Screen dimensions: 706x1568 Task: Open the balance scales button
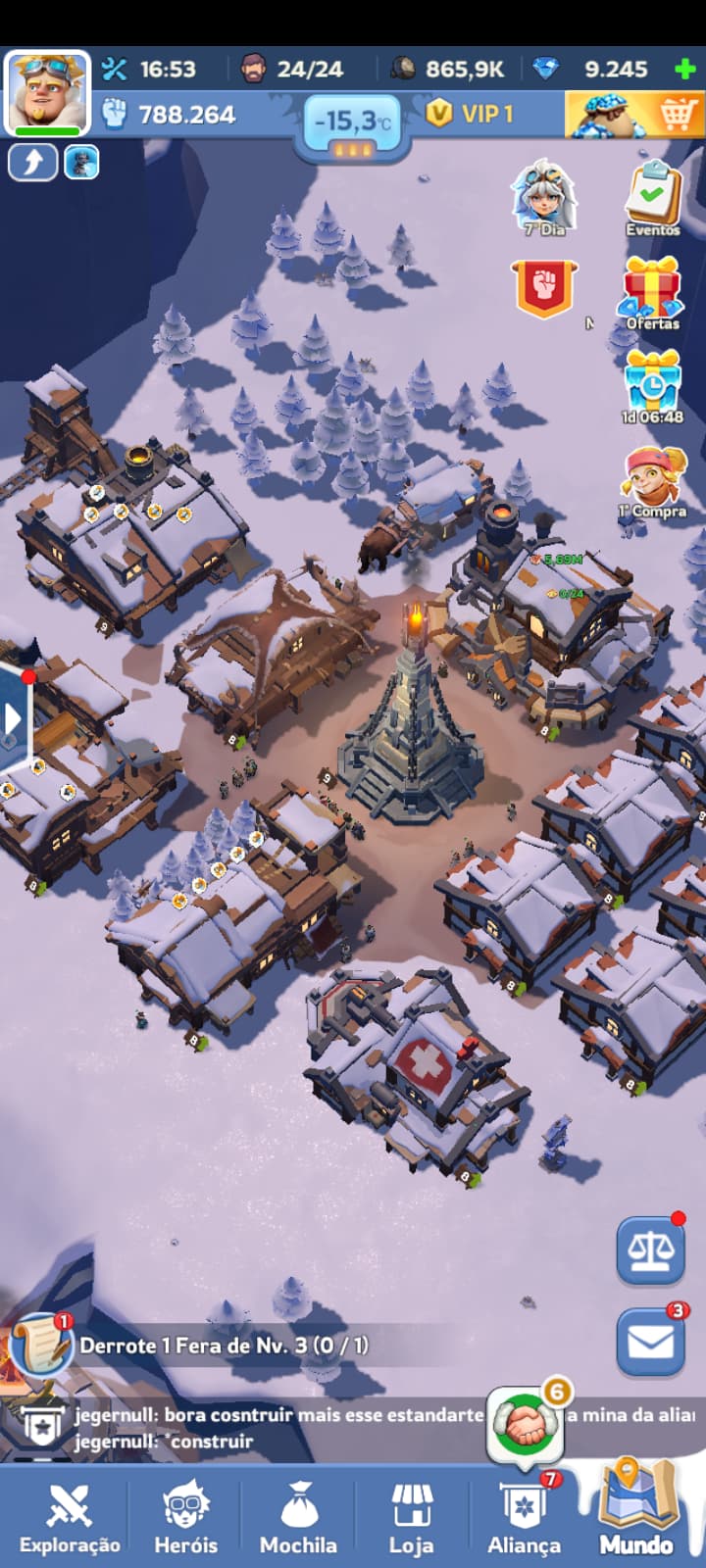pyautogui.click(x=650, y=1251)
